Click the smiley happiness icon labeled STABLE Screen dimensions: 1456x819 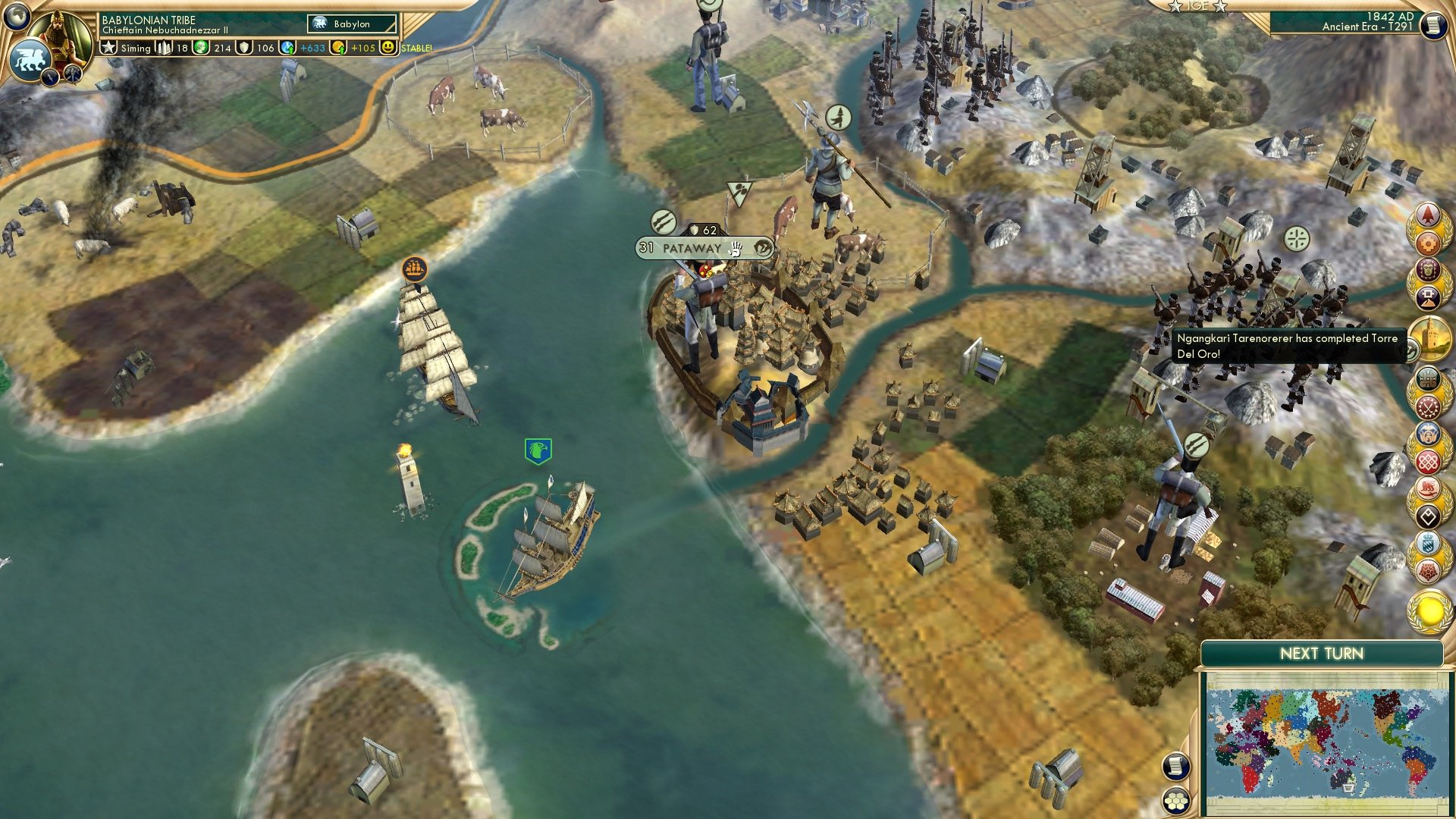[388, 48]
